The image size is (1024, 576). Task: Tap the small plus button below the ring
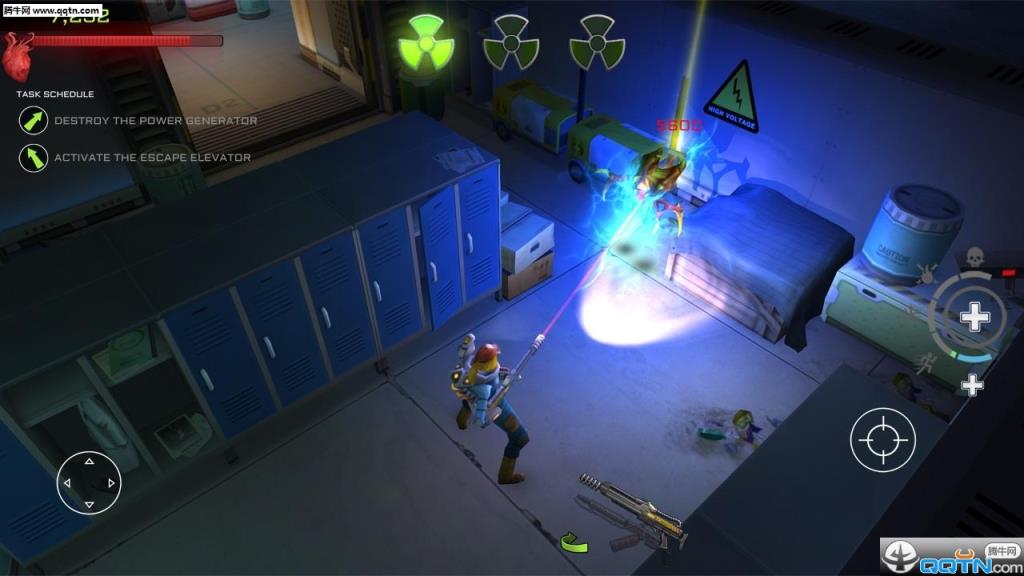click(x=972, y=385)
